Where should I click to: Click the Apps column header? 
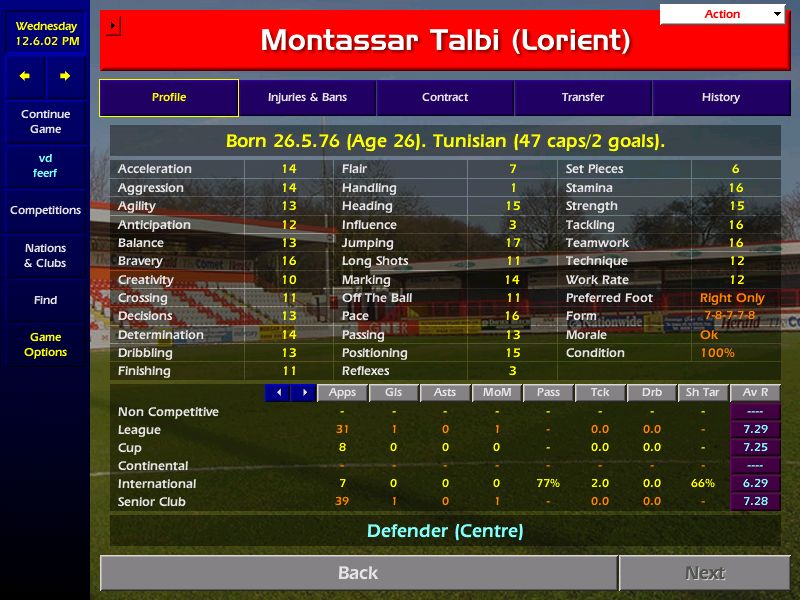(x=342, y=393)
